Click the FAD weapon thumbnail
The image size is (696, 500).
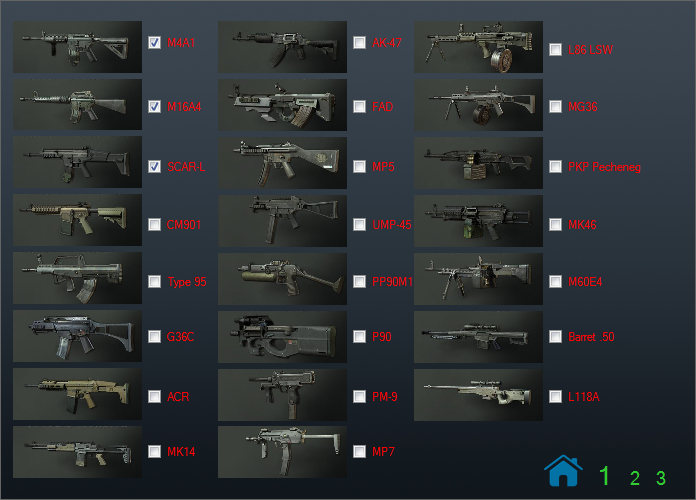[x=282, y=106]
